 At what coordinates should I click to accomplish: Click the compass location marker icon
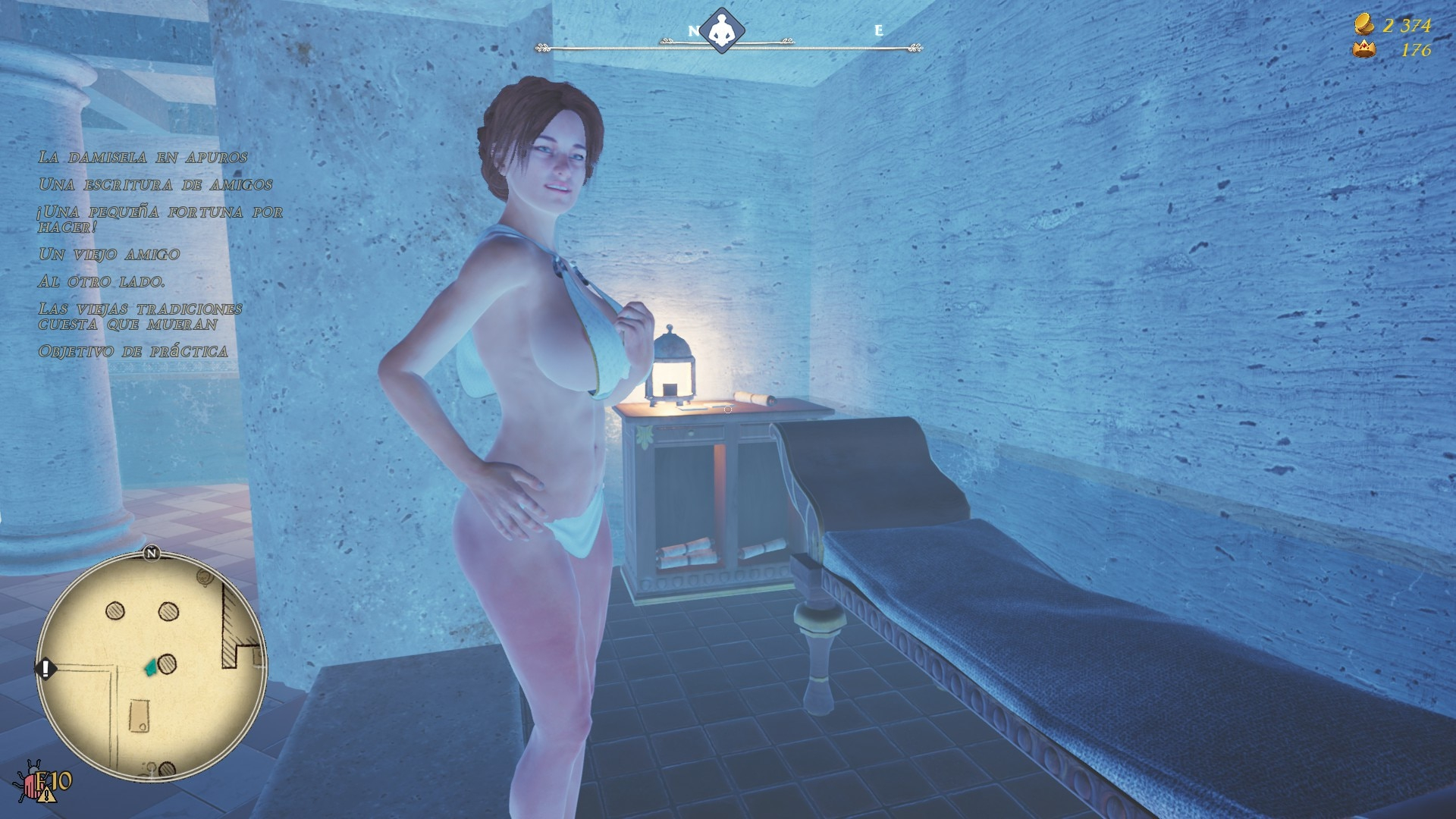(x=721, y=32)
